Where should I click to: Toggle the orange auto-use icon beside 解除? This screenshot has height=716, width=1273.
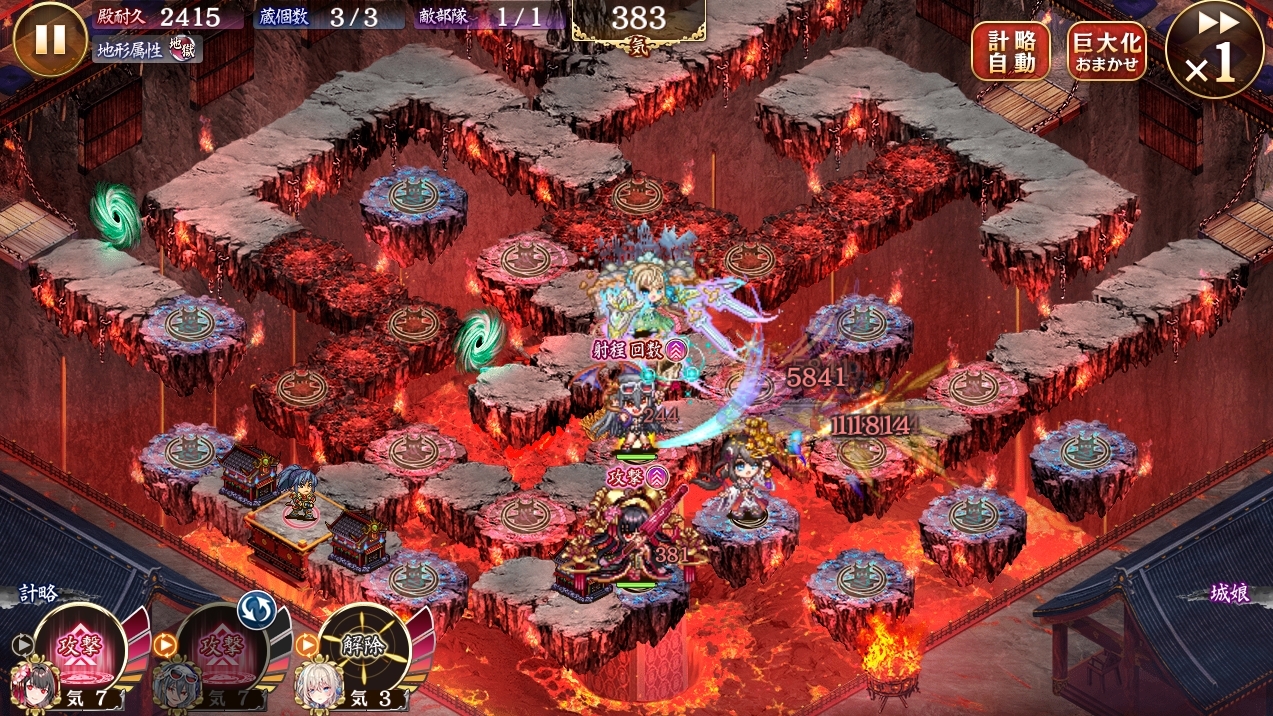(x=306, y=645)
